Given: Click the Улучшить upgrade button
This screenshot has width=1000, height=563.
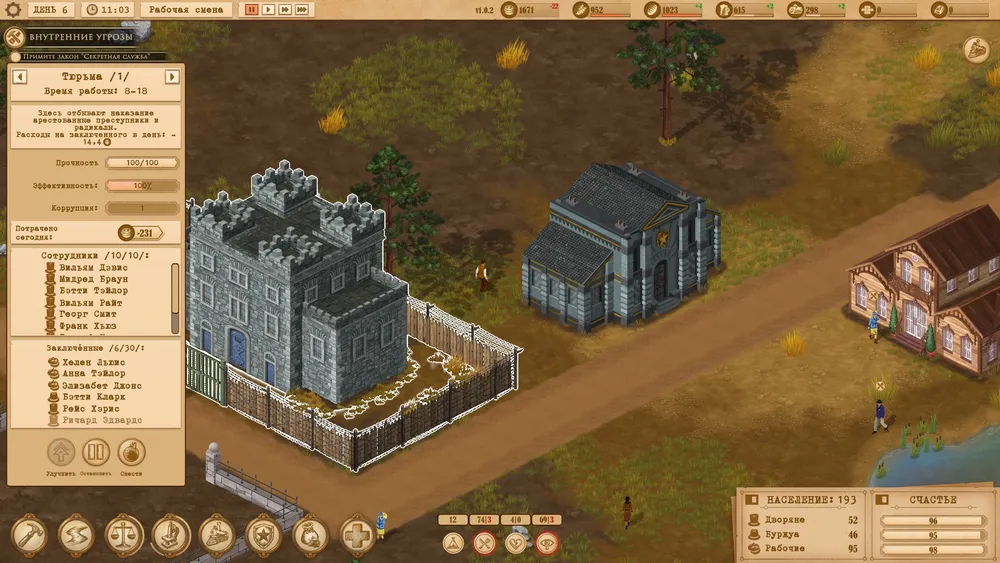Looking at the screenshot, I should click(61, 453).
